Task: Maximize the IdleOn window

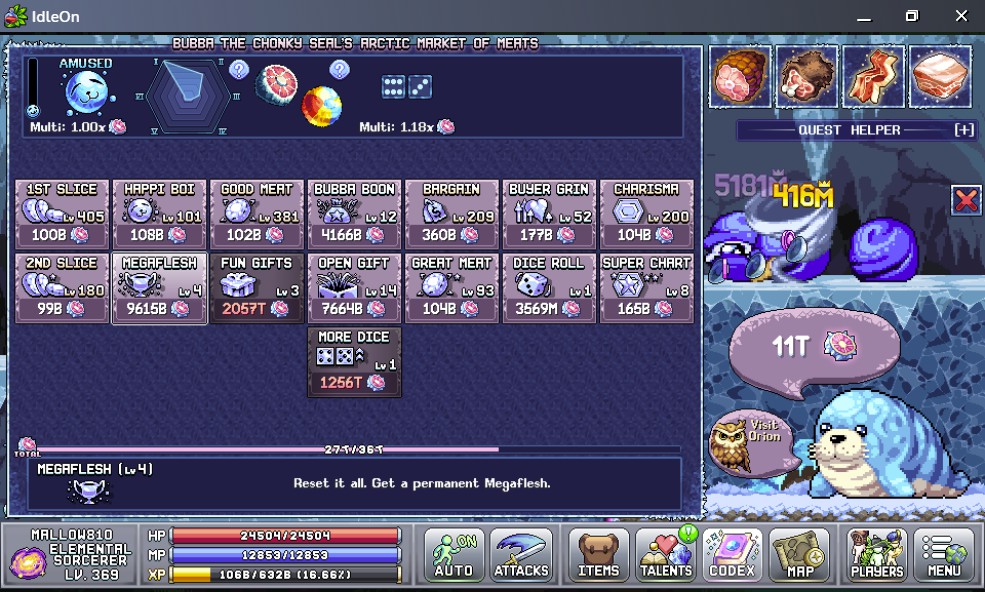Action: pyautogui.click(x=911, y=16)
